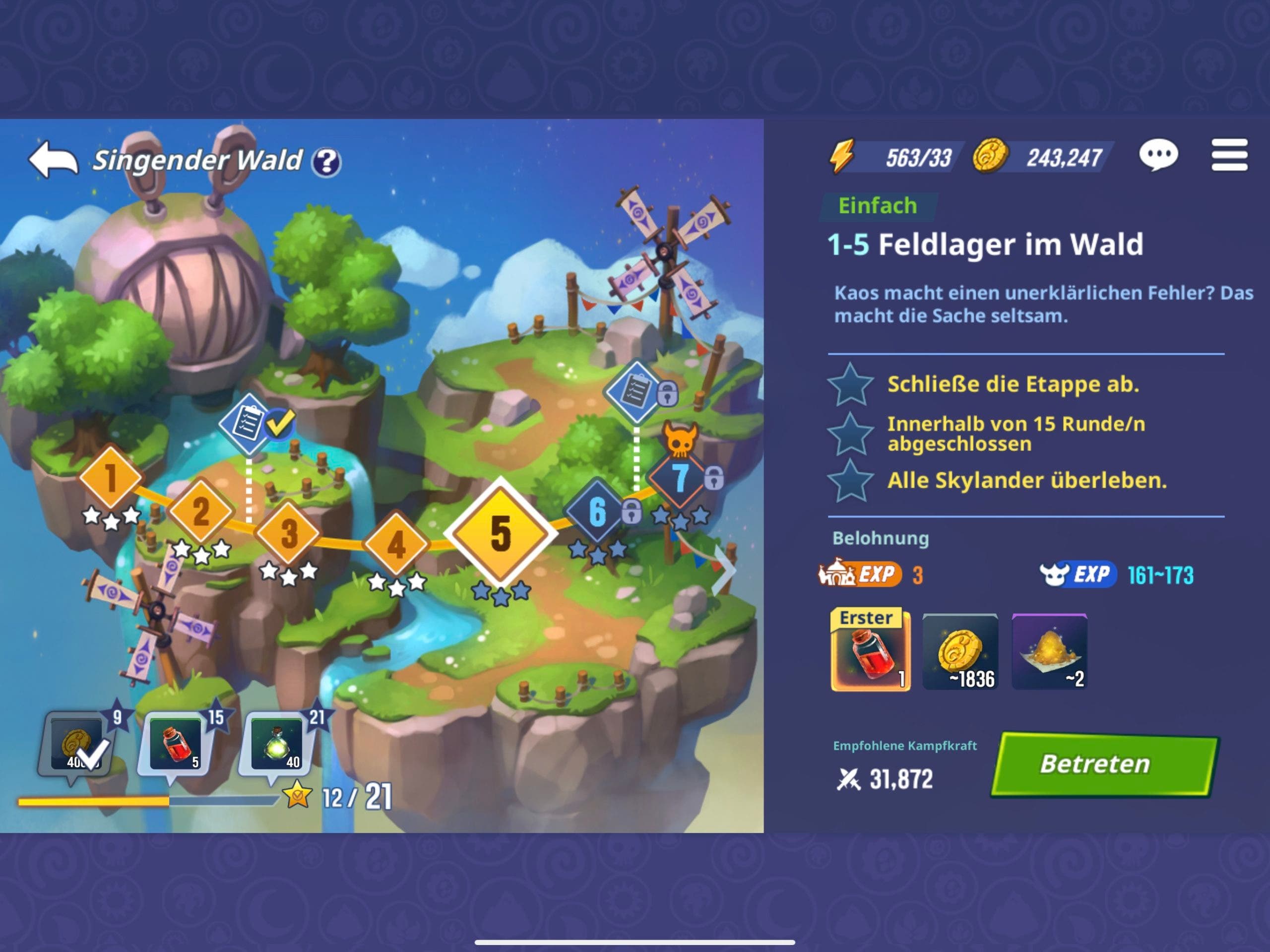This screenshot has width=1270, height=952.
Task: Inspect the Erster red potion reward
Action: click(x=871, y=650)
